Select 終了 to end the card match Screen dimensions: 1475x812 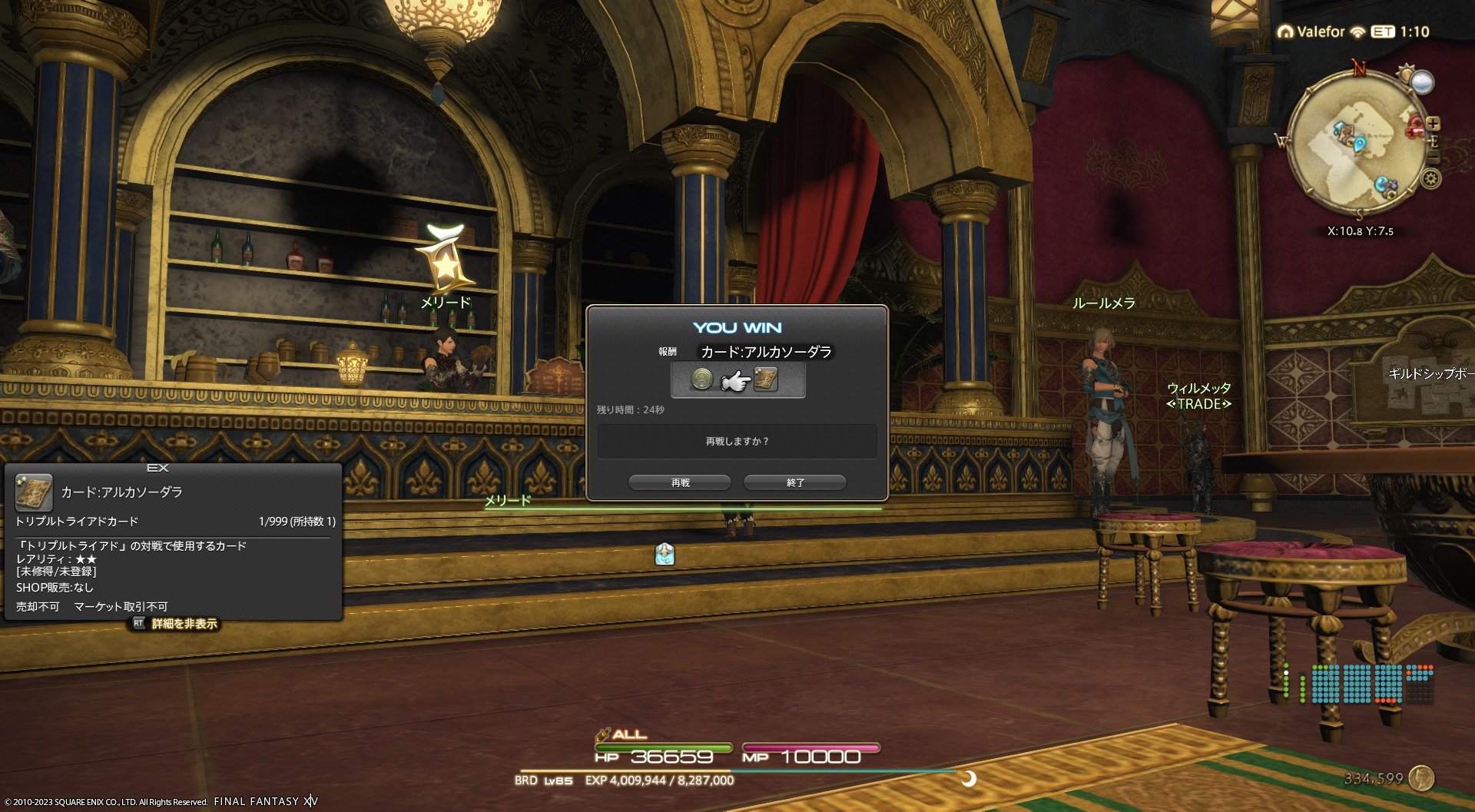(795, 482)
